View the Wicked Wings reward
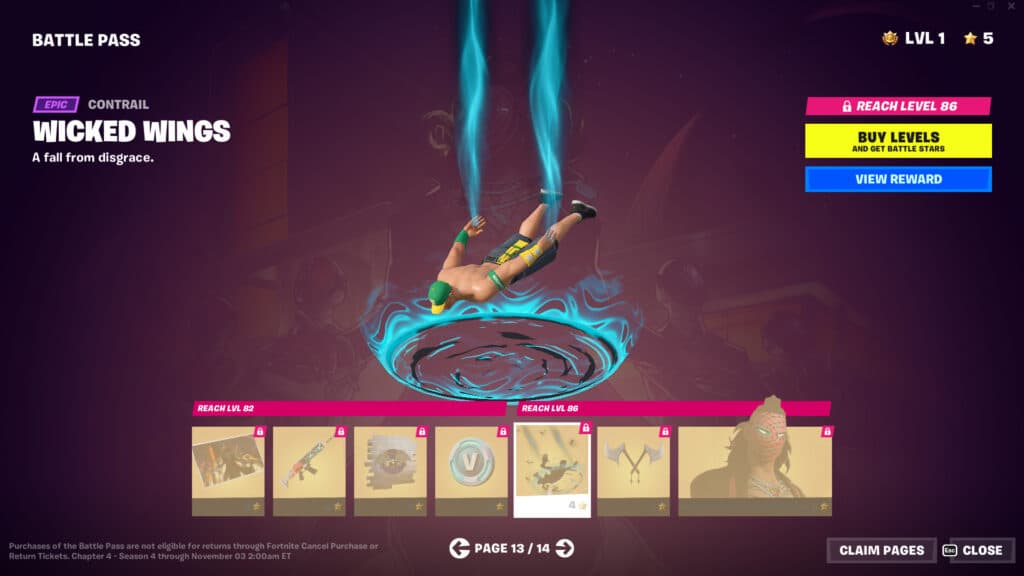Image resolution: width=1024 pixels, height=576 pixels. coord(898,180)
